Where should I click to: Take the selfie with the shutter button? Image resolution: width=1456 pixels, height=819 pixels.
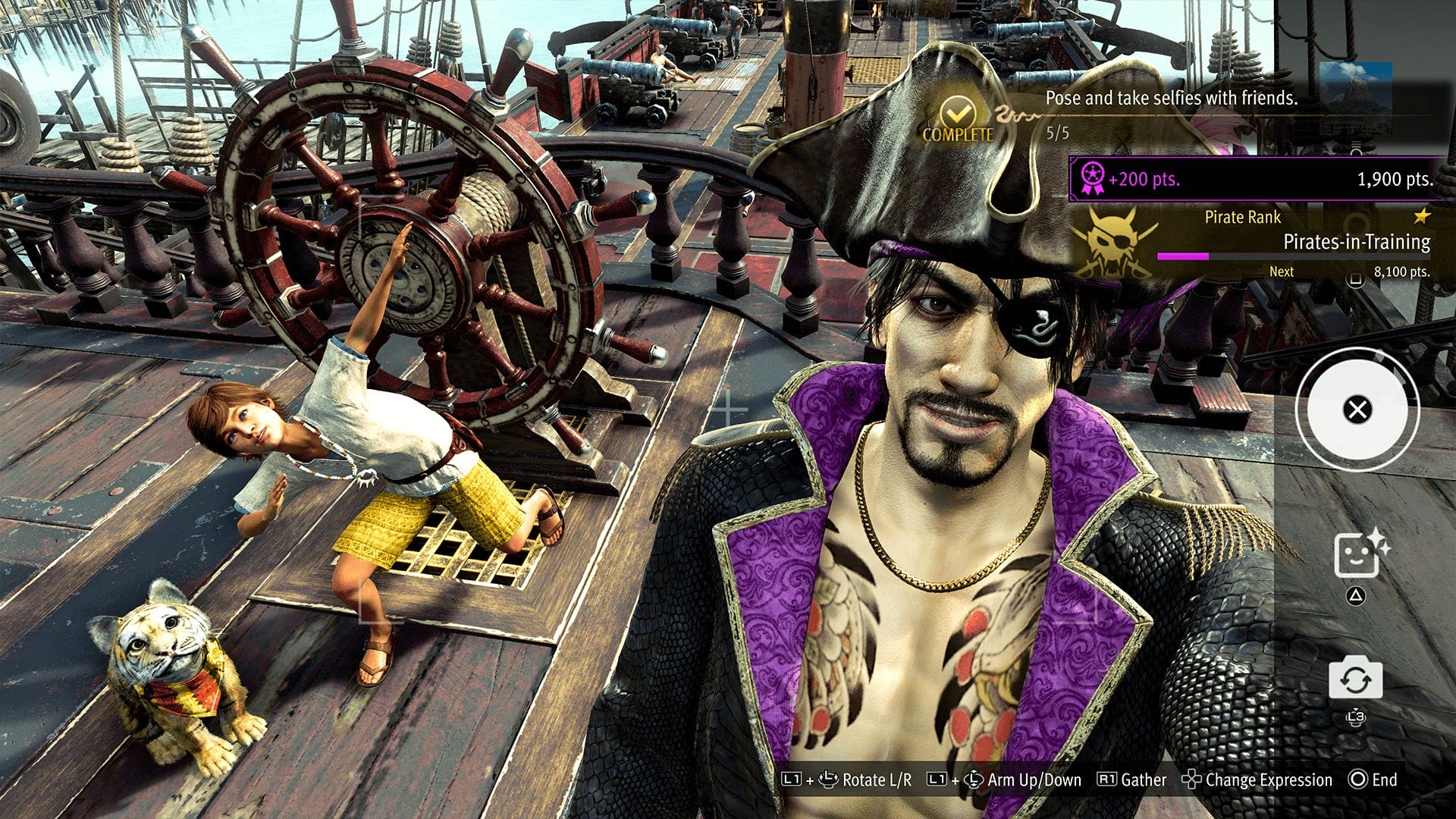[x=1357, y=410]
